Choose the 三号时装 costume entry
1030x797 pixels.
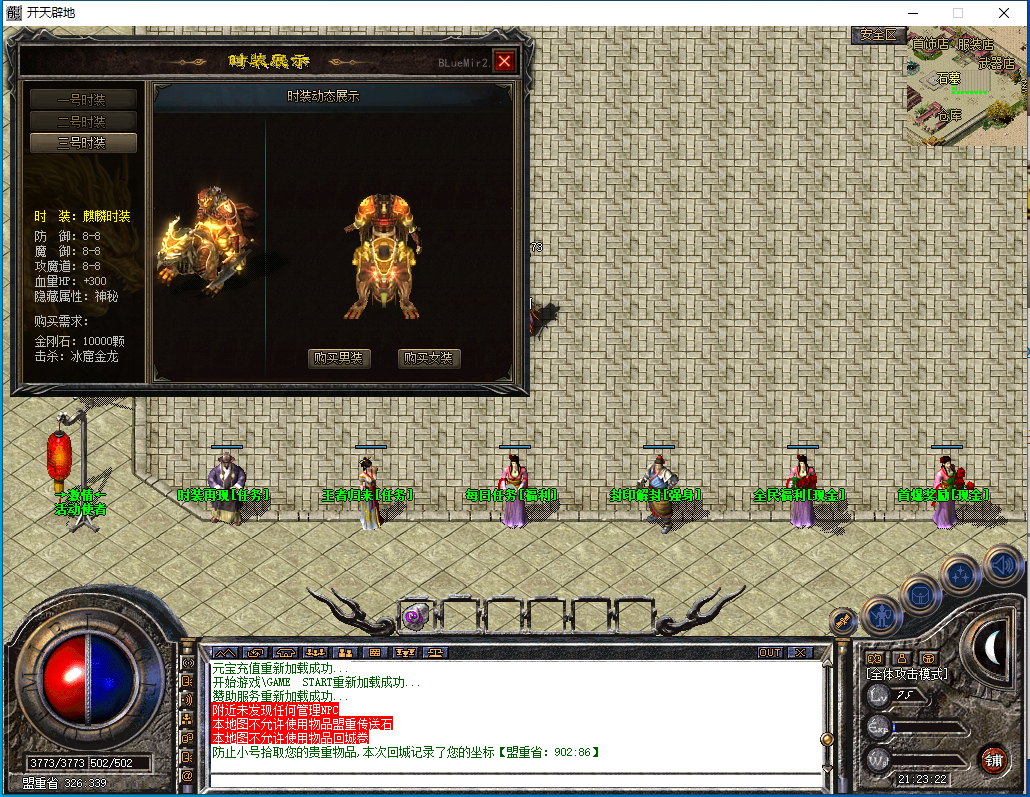point(83,143)
